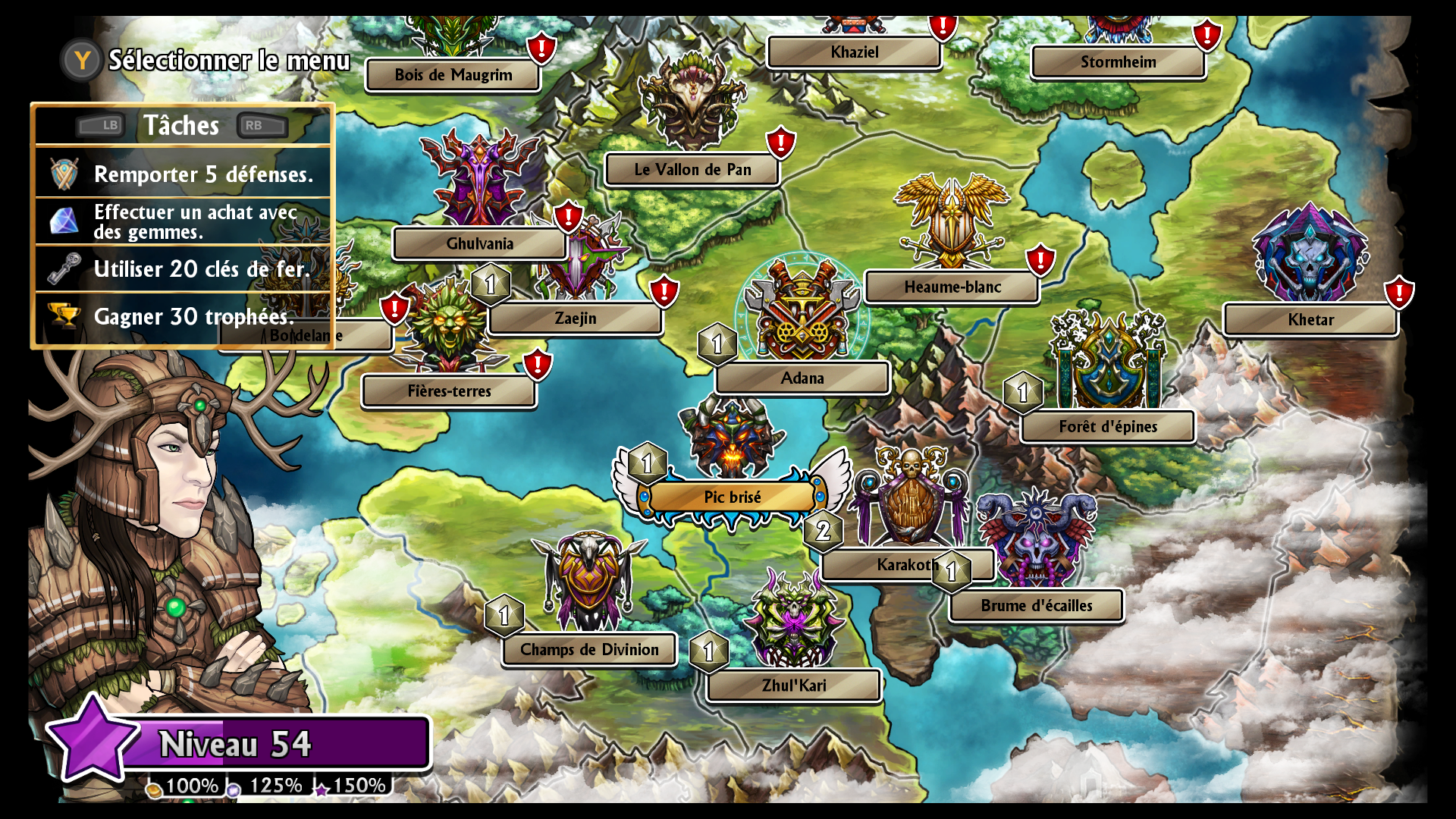
Task: Select Brume d'écailles on the map
Action: click(x=1036, y=606)
